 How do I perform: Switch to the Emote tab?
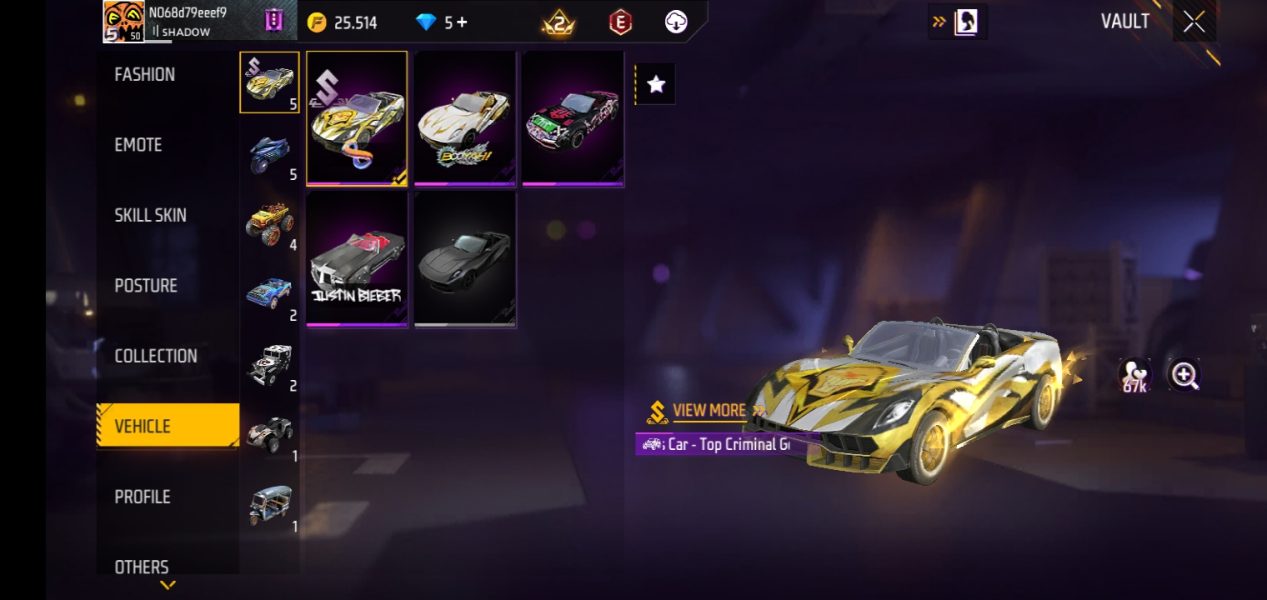pyautogui.click(x=138, y=145)
